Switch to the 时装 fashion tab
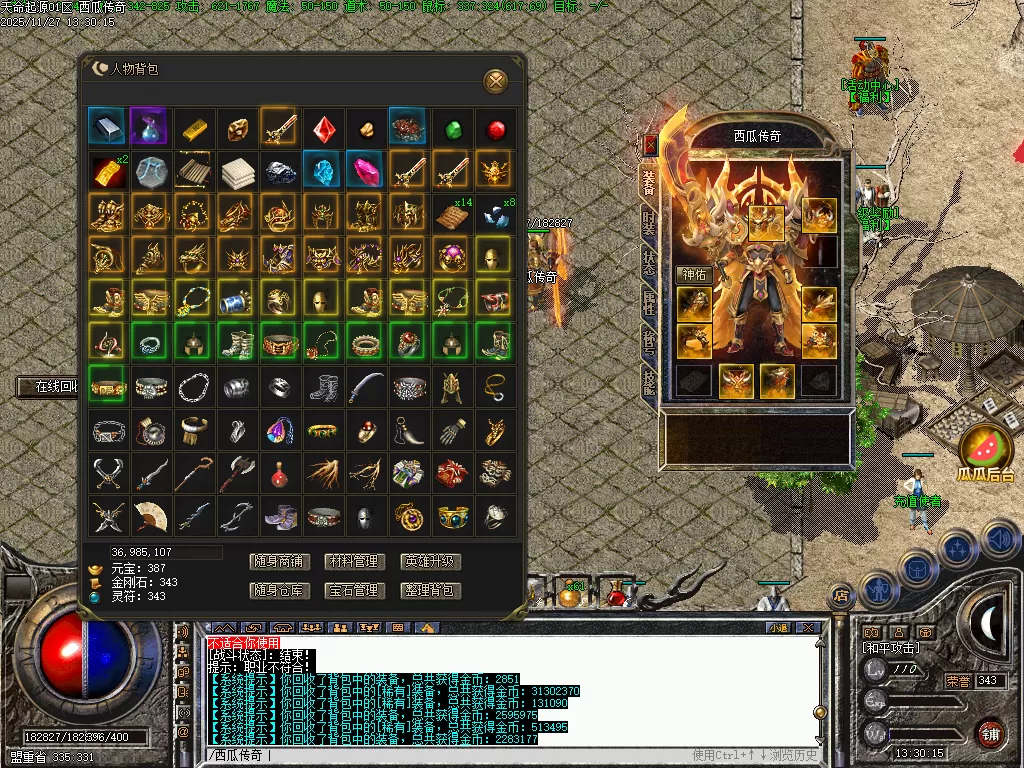 click(x=649, y=224)
